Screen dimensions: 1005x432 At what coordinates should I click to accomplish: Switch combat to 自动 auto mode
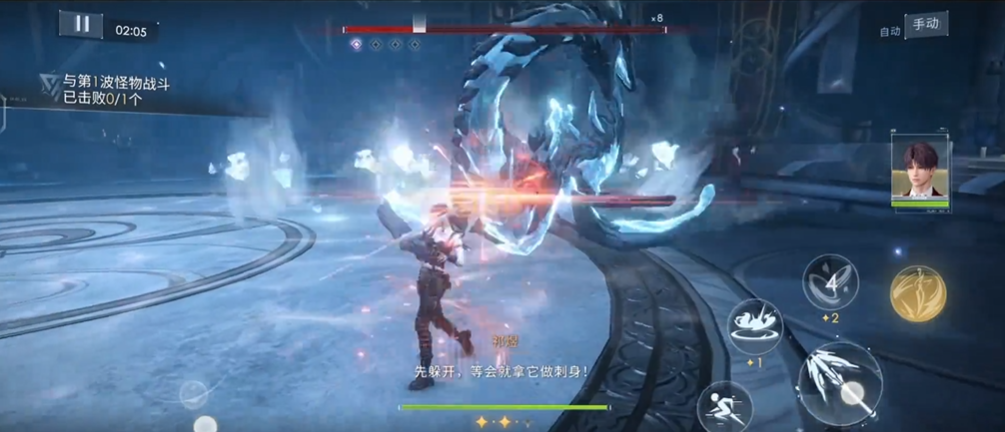pos(889,30)
